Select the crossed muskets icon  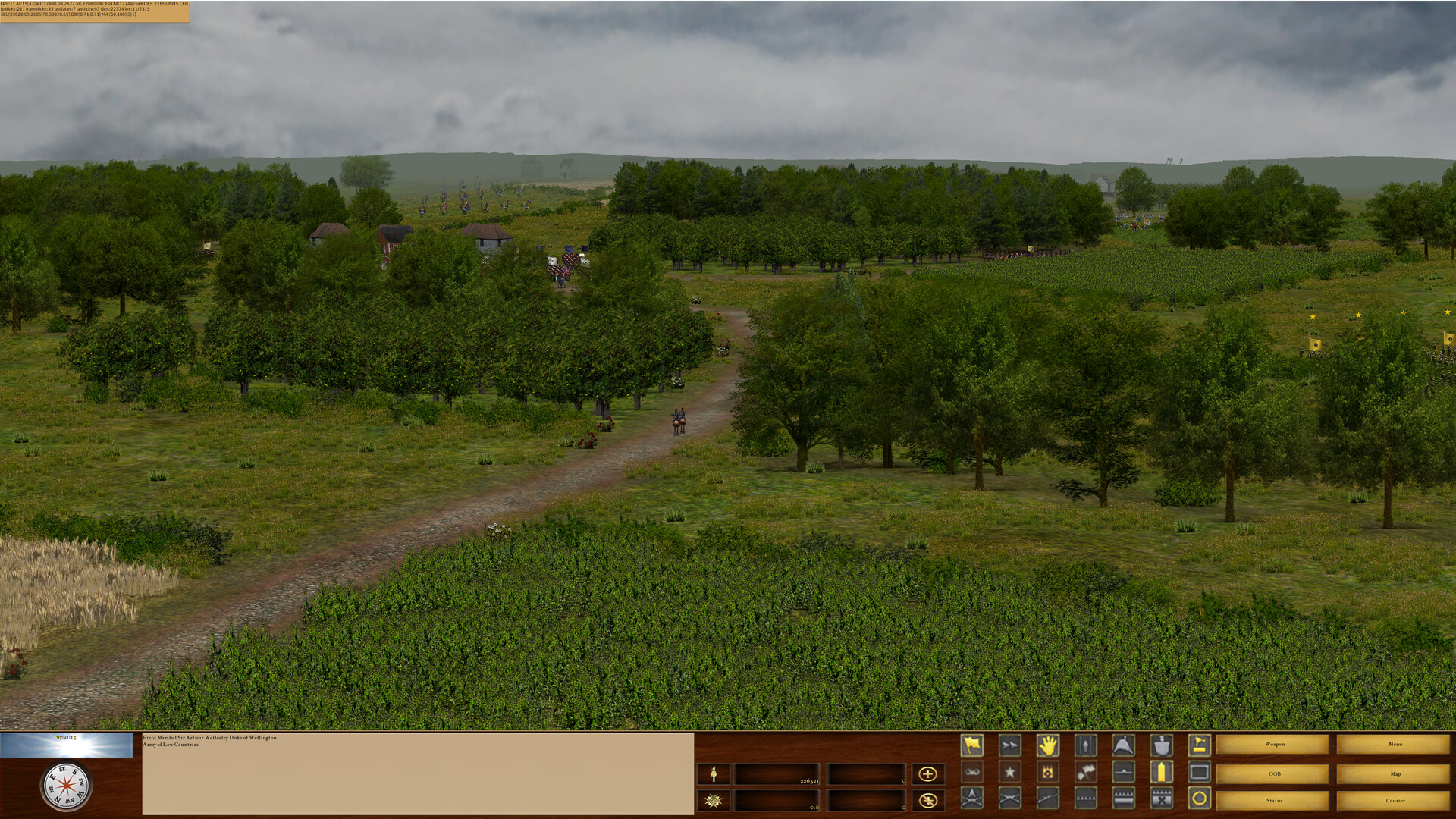tap(1011, 799)
